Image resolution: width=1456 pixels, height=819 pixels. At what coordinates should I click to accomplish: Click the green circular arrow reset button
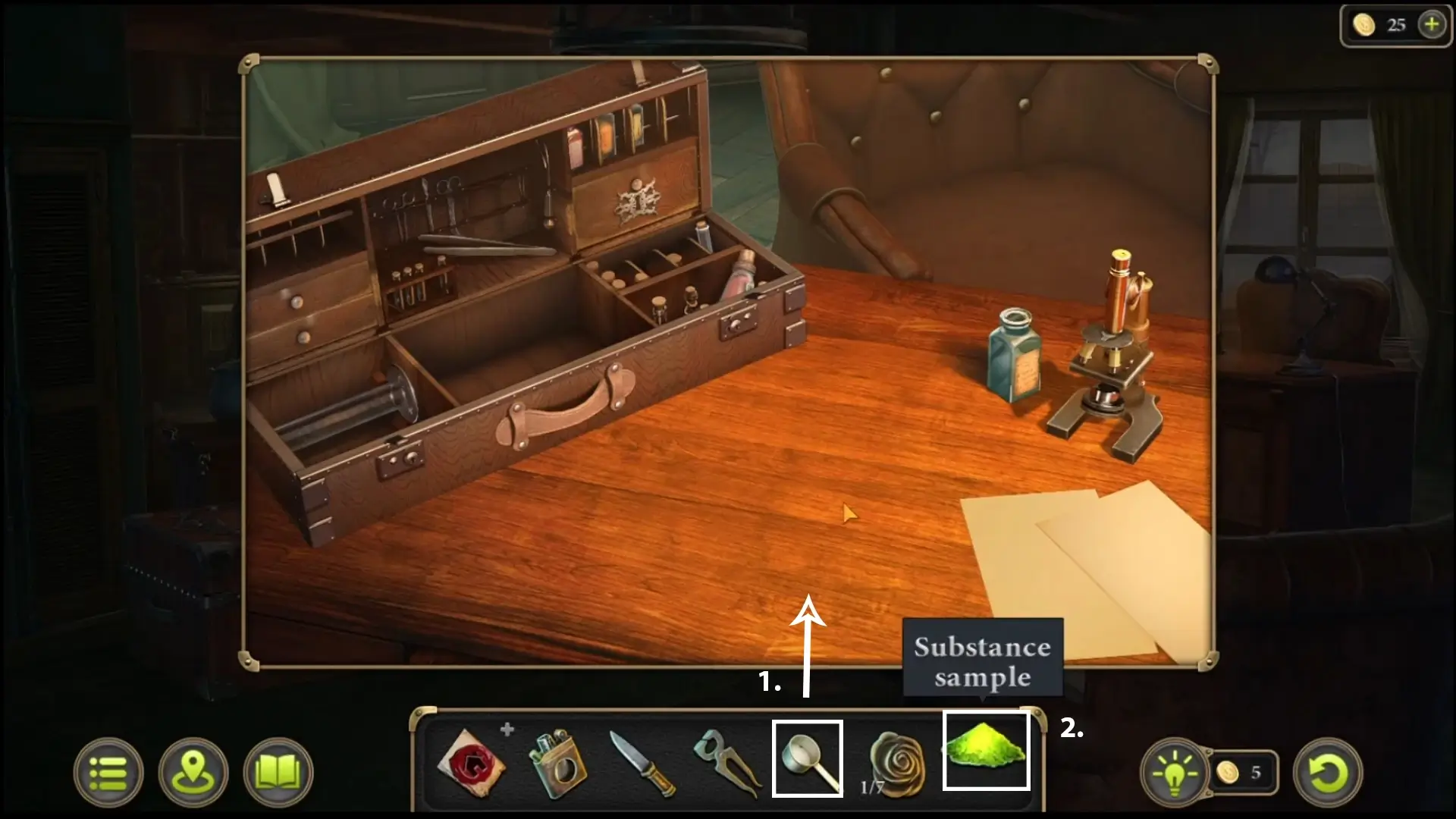[1328, 773]
